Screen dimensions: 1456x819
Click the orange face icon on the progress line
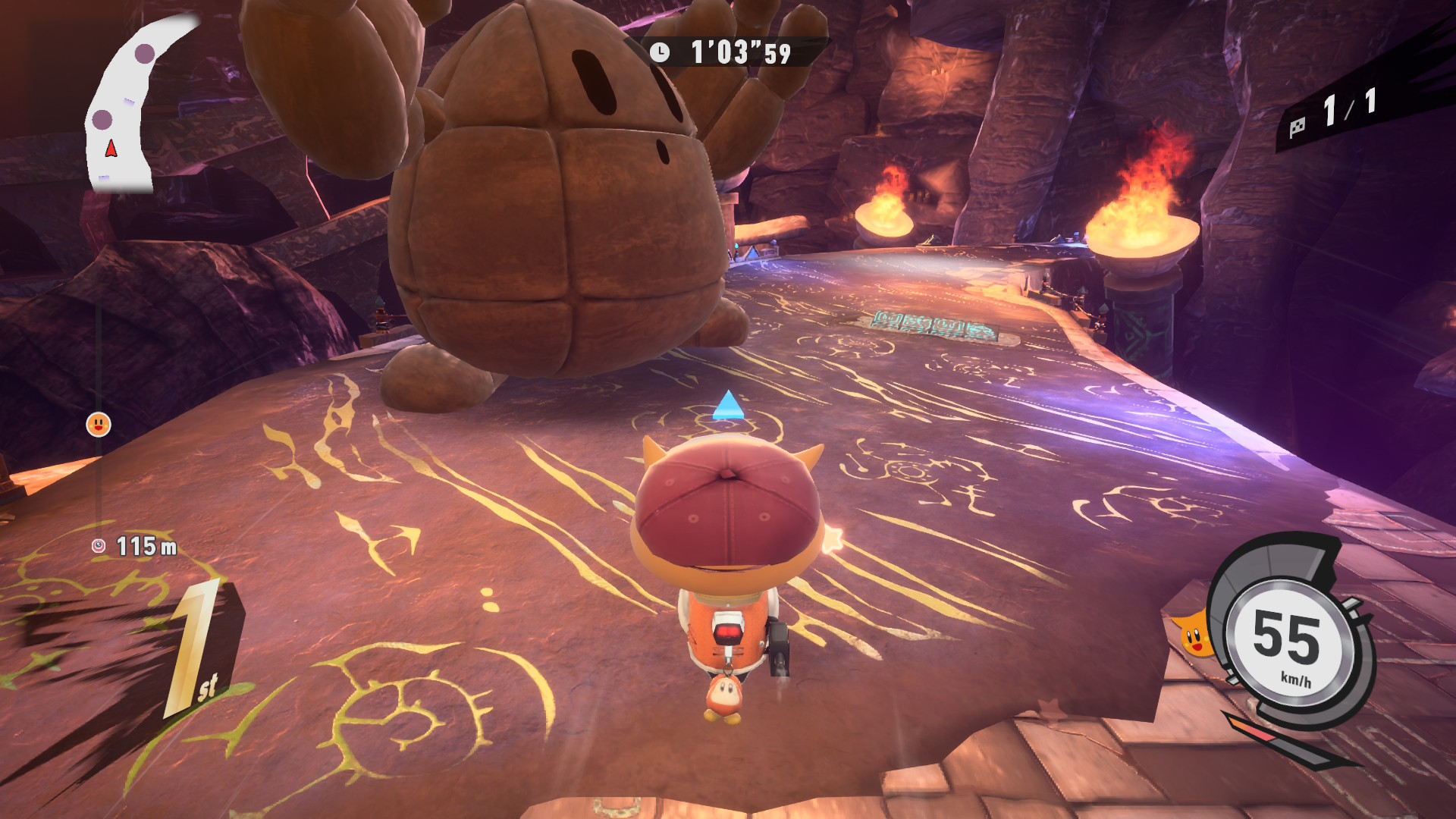pyautogui.click(x=99, y=425)
